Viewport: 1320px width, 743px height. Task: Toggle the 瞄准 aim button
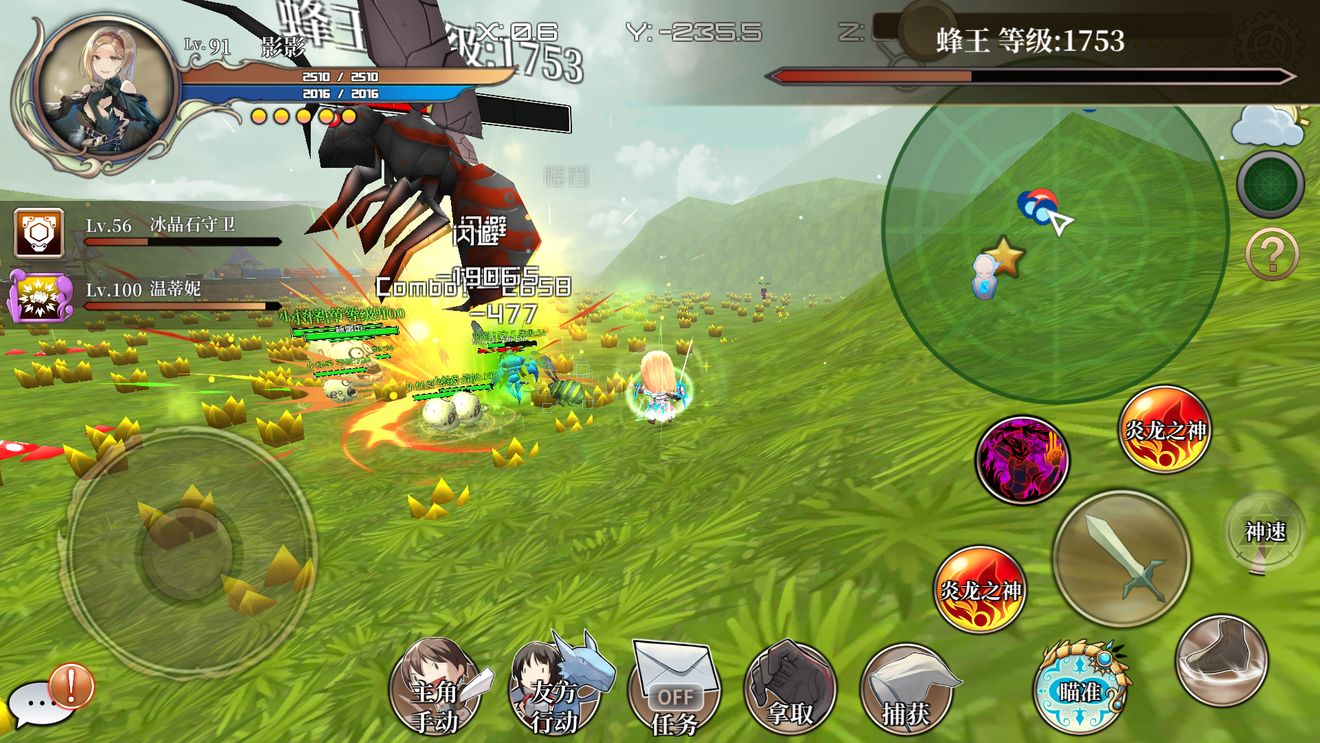coord(1080,687)
